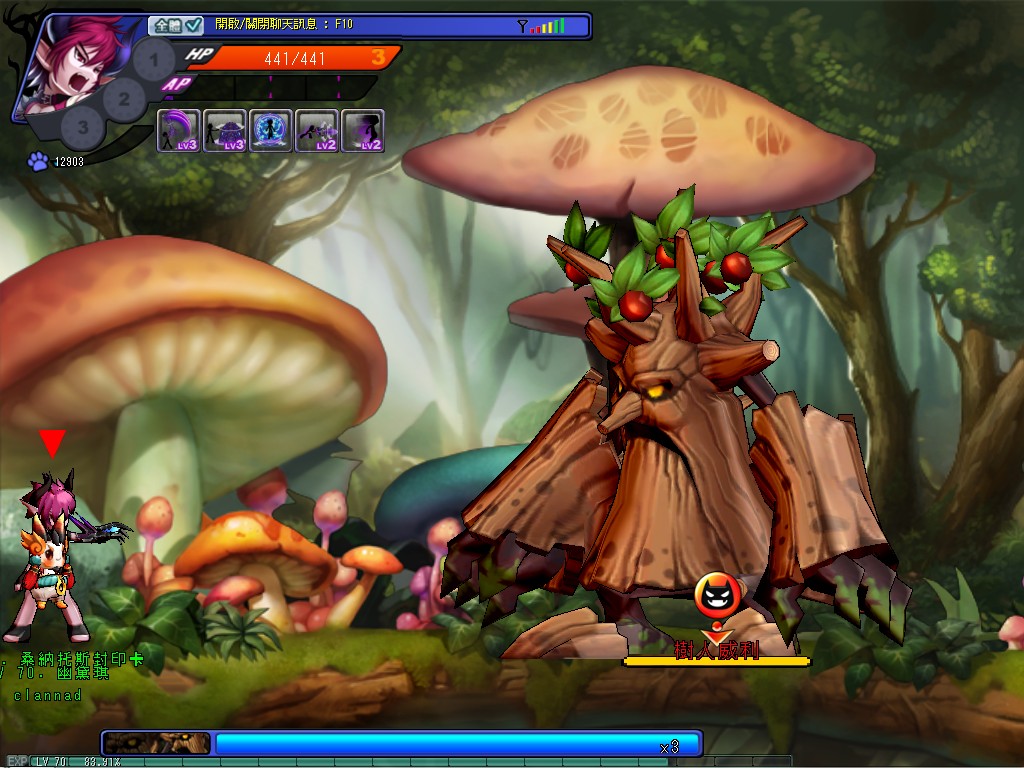Activate the dark shadow figure Lv2 skill
The width and height of the screenshot is (1024, 768).
tap(363, 131)
